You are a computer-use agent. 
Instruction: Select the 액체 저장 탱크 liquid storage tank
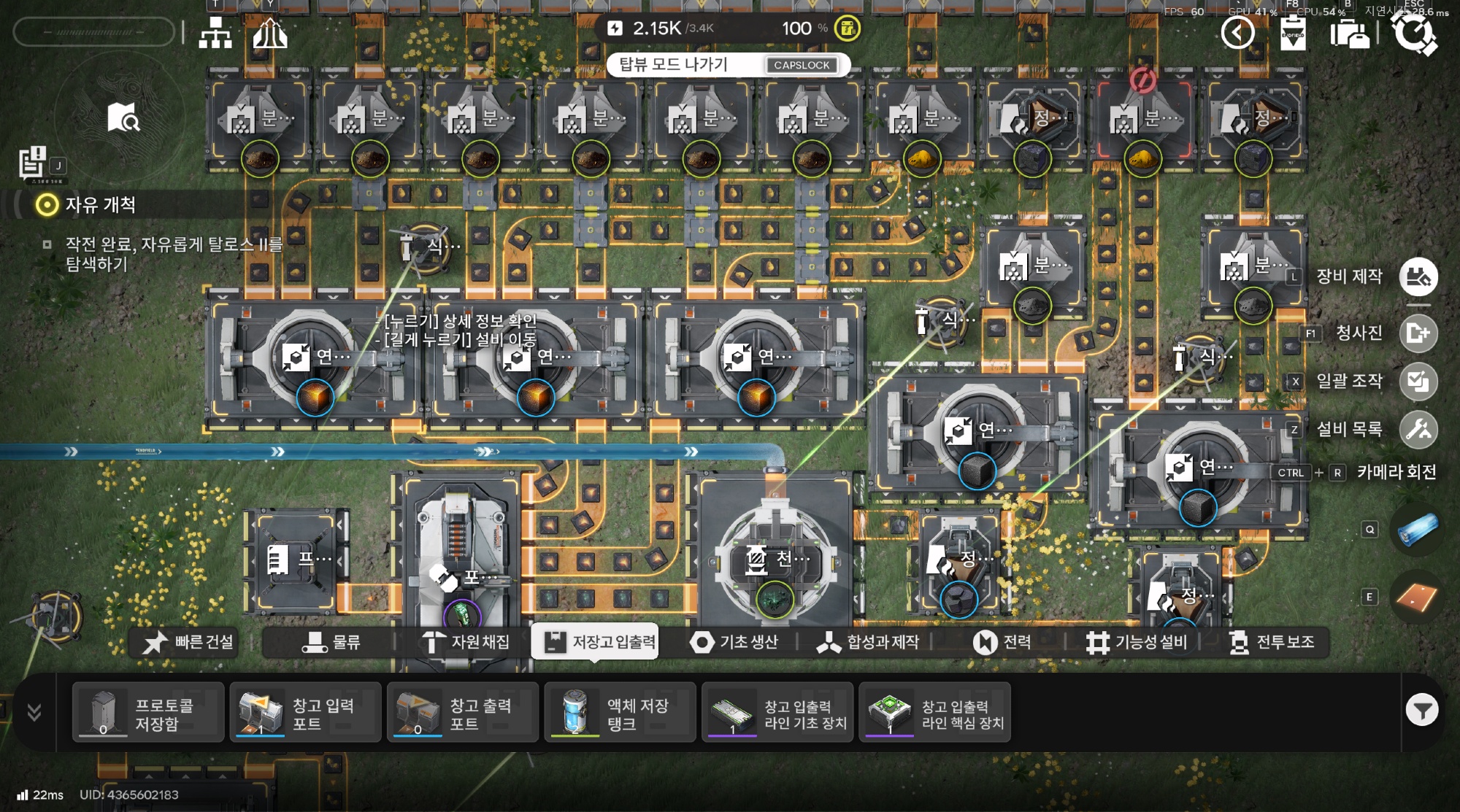tap(620, 713)
